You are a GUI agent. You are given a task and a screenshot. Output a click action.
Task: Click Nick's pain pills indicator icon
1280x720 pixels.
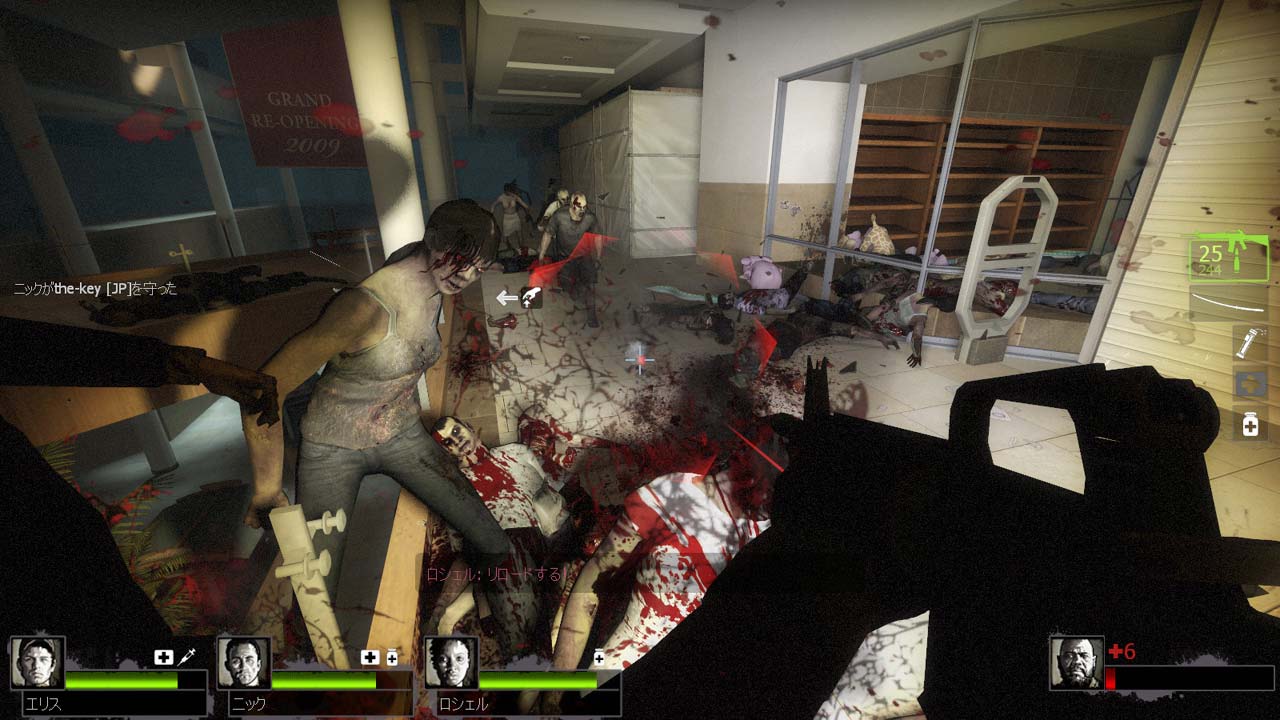pyautogui.click(x=391, y=656)
